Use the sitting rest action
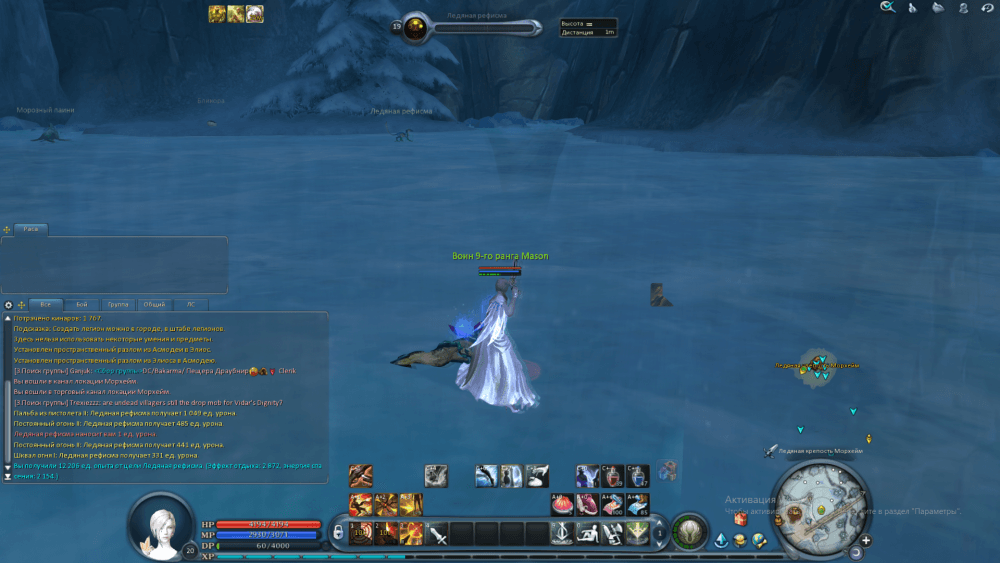 [x=588, y=533]
